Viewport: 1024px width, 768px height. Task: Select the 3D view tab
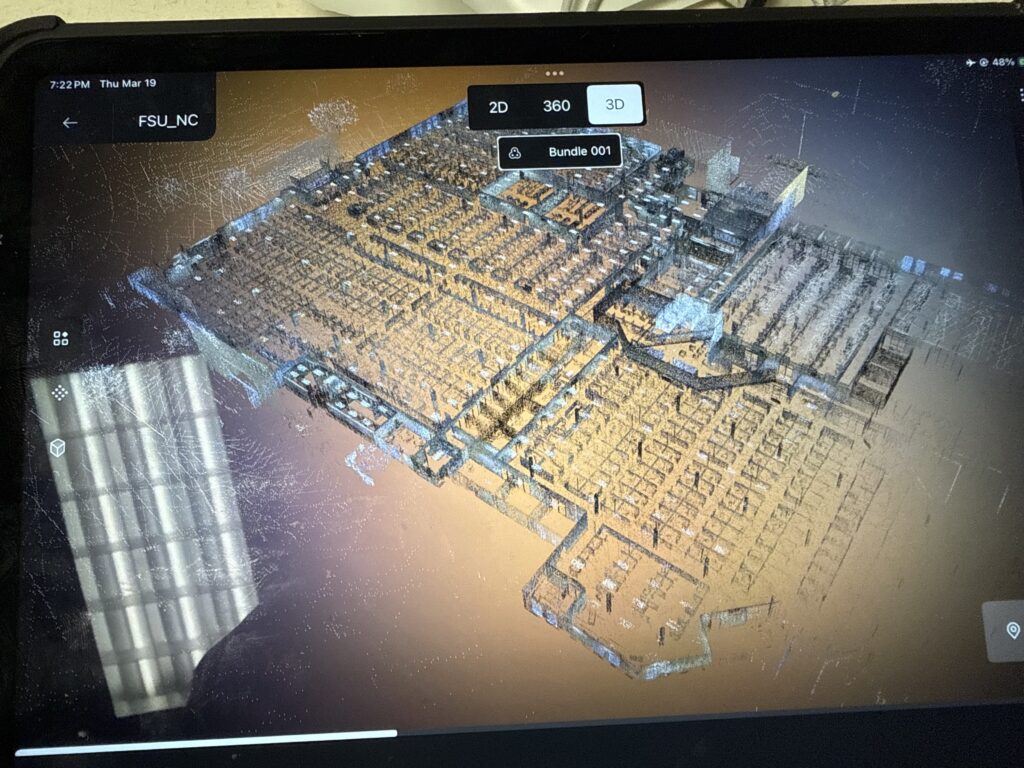[x=615, y=105]
